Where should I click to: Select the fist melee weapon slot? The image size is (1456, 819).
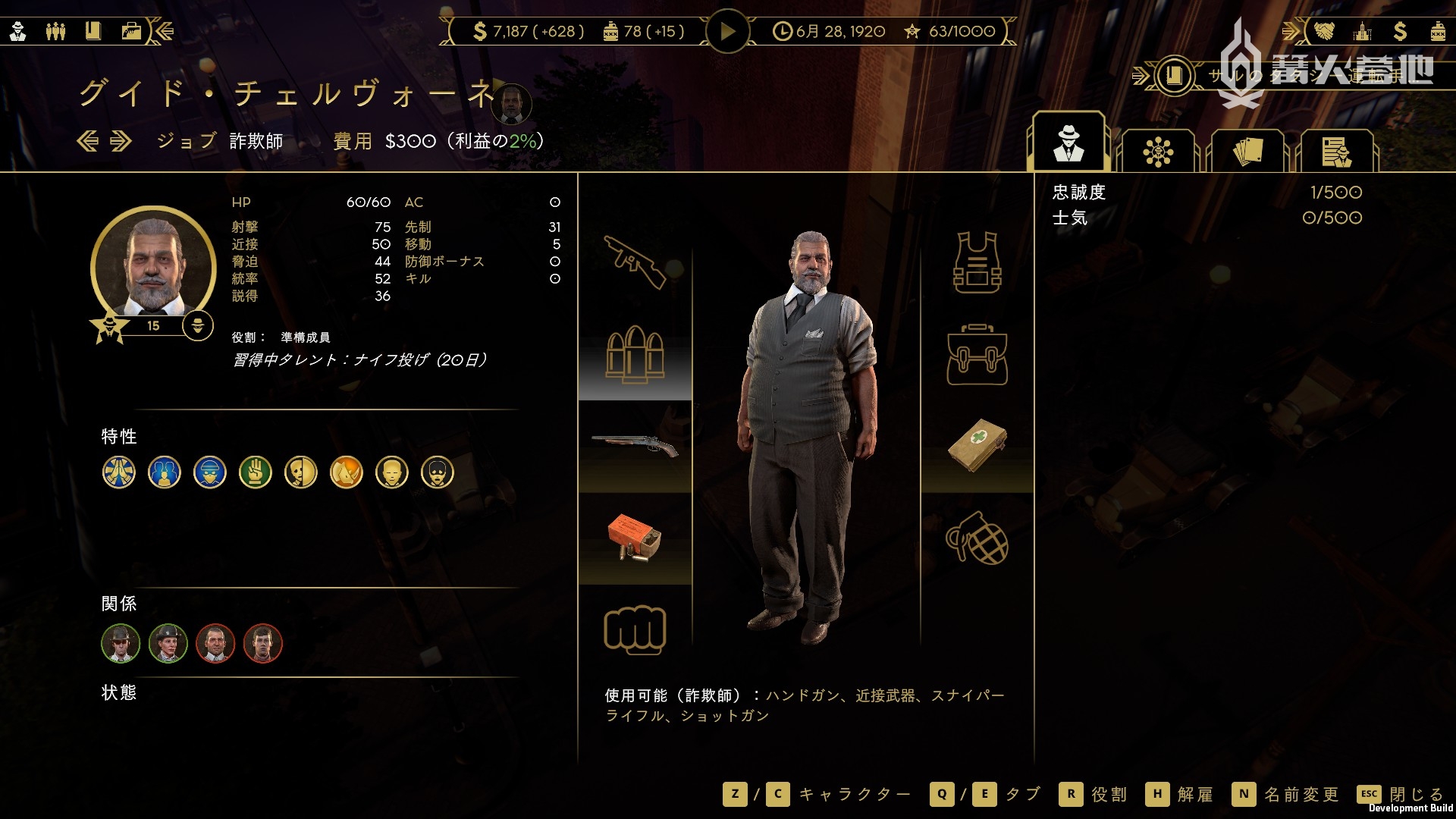point(635,629)
